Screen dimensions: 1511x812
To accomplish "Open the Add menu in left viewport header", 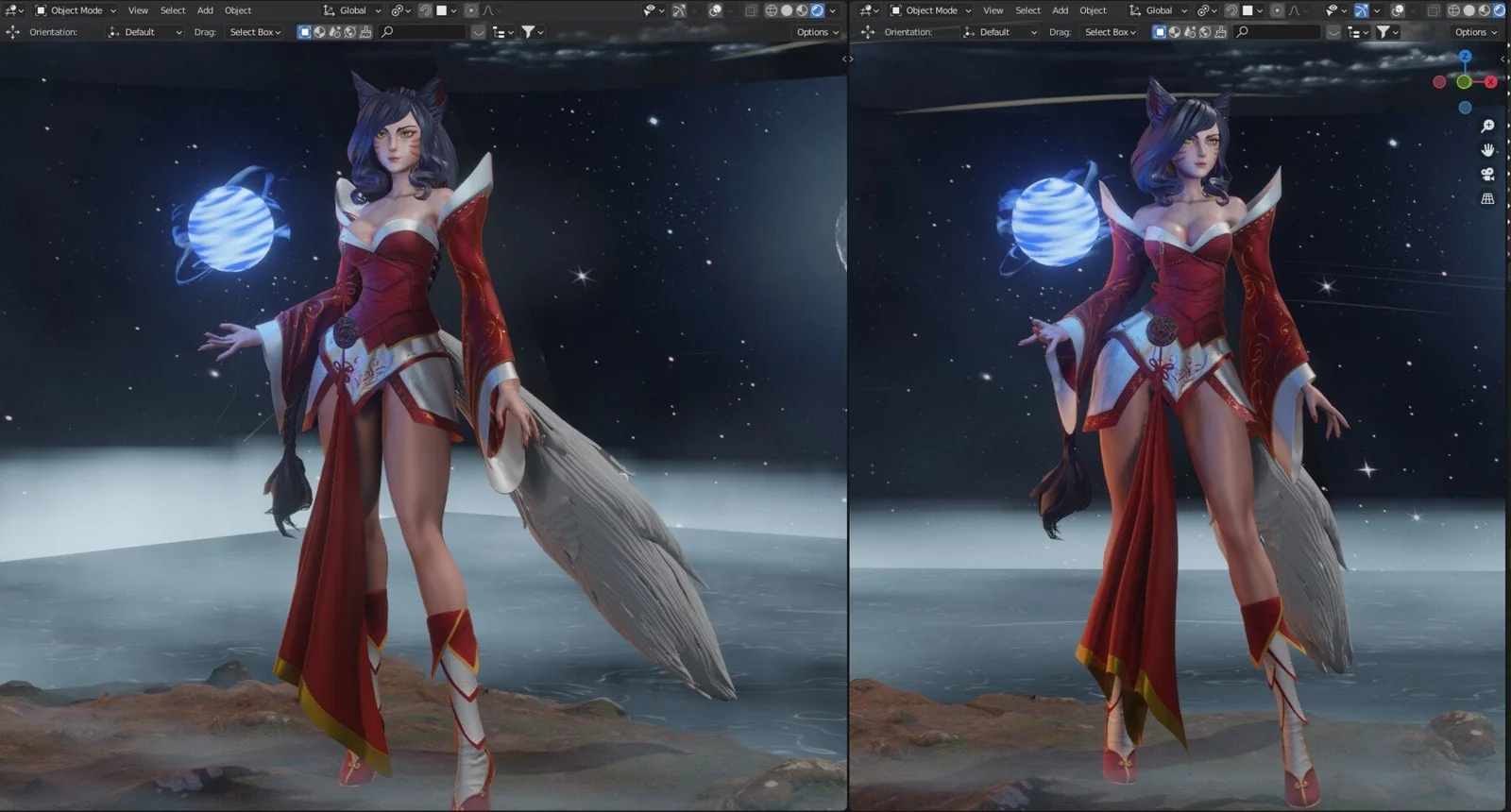I will [x=205, y=9].
